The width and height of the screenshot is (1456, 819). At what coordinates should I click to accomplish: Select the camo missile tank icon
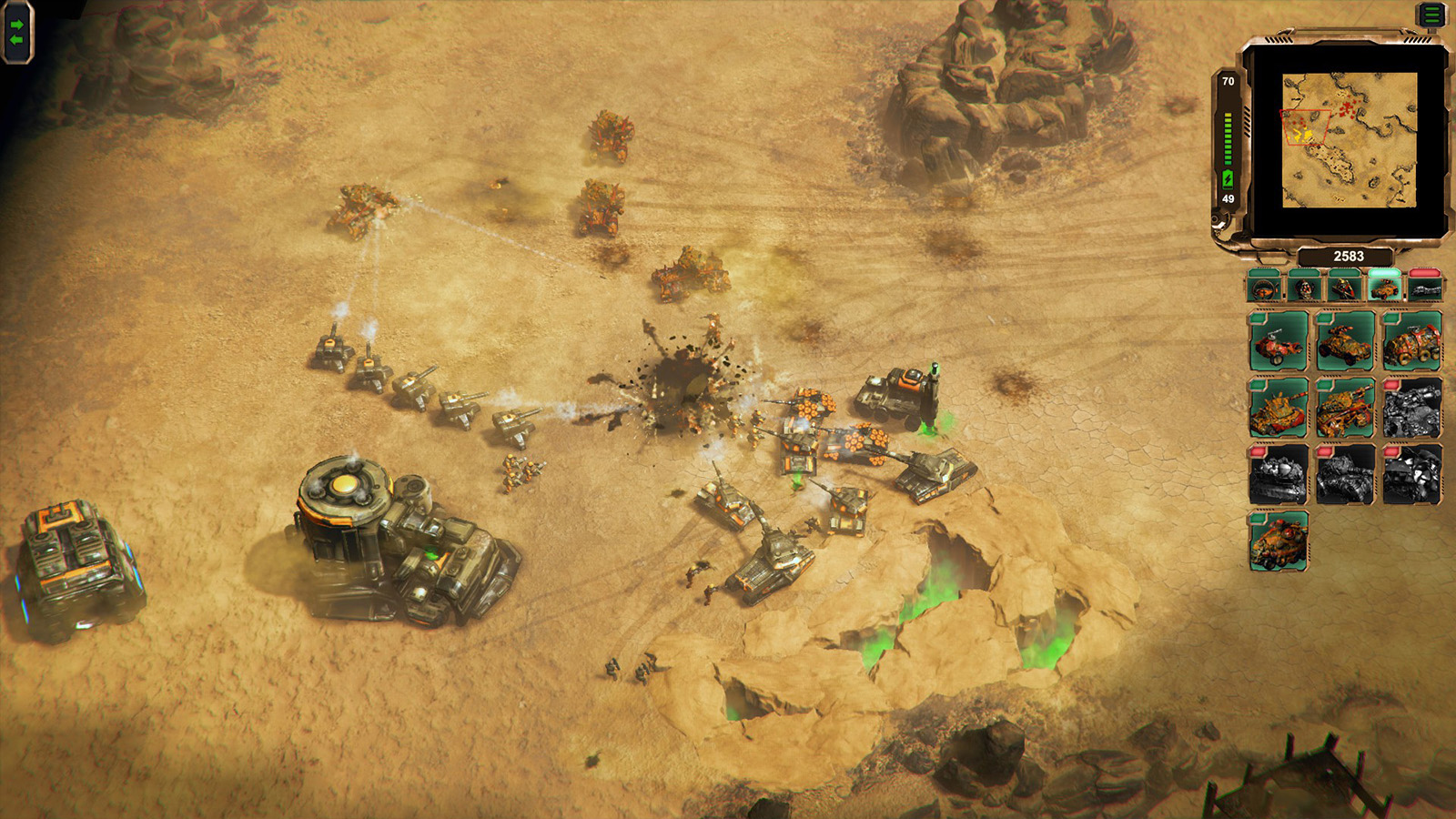coord(1278,409)
